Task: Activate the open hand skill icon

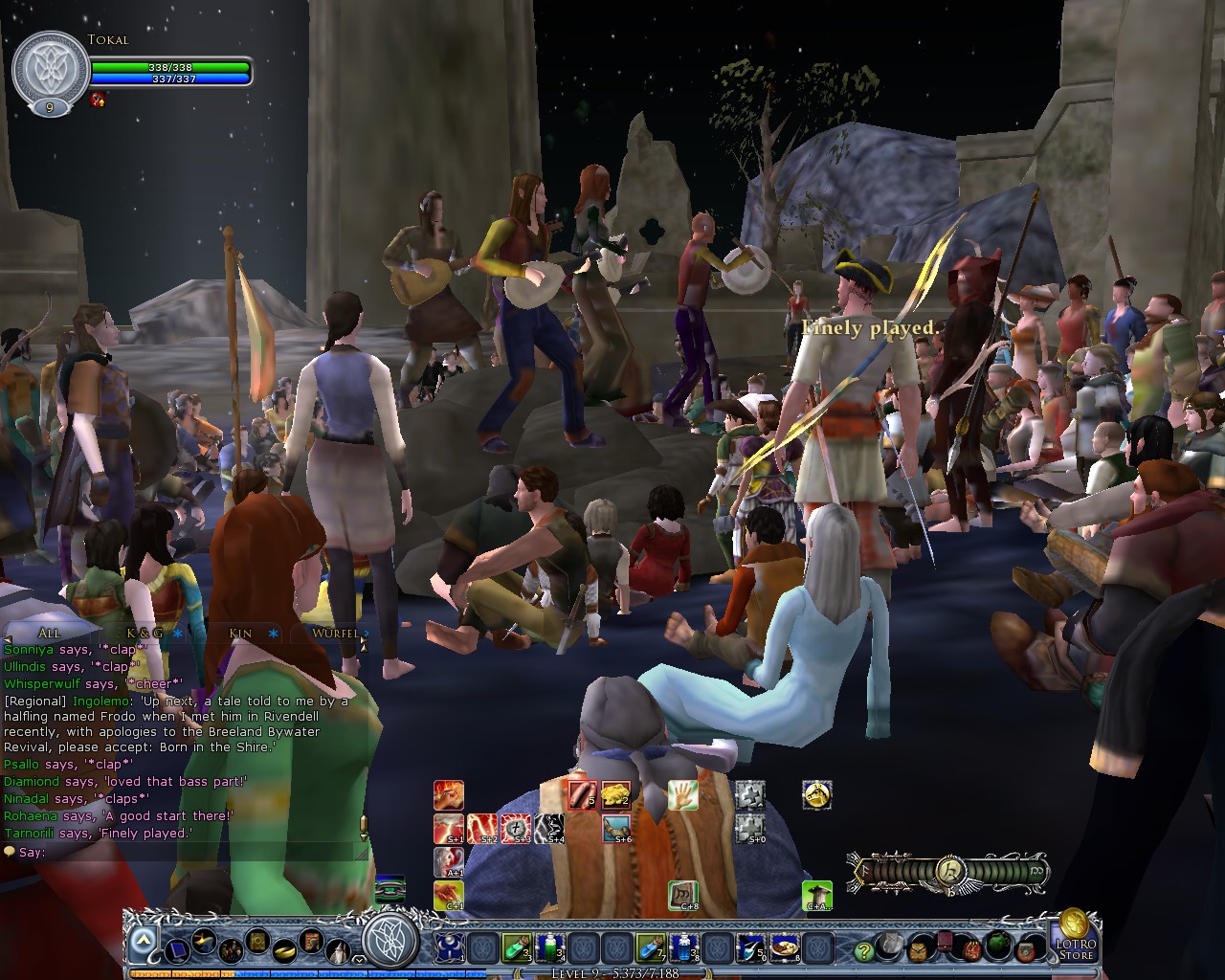Action: coord(682,794)
